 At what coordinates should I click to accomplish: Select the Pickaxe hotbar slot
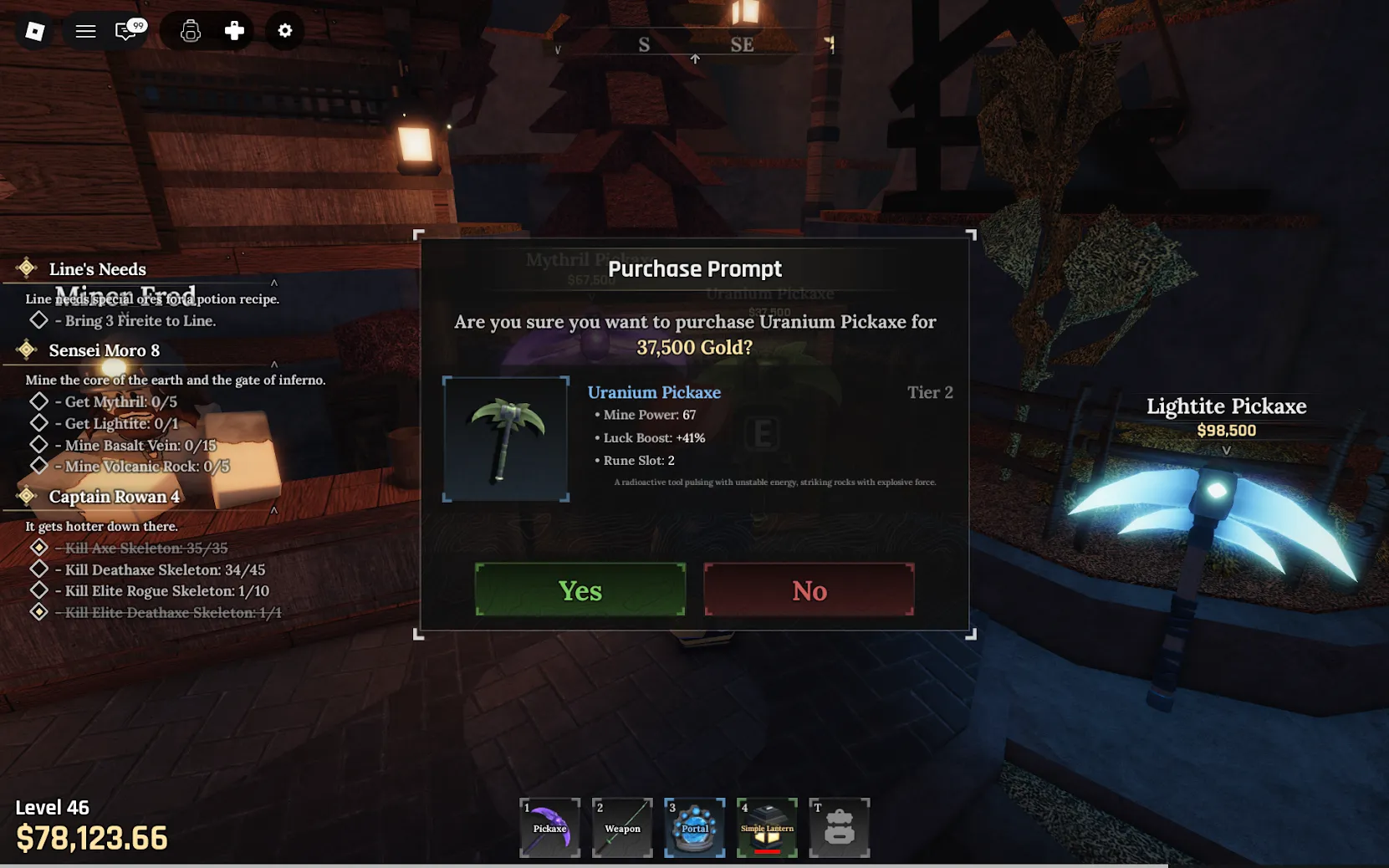point(549,827)
